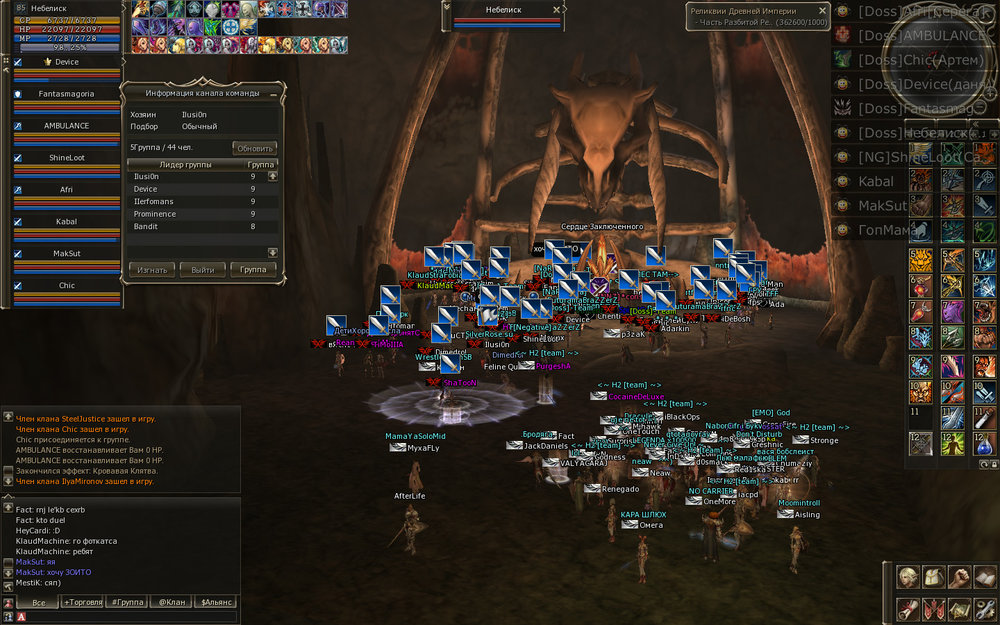Viewport: 1000px width, 625px height.
Task: Open the #Группа chat tab
Action: point(127,602)
